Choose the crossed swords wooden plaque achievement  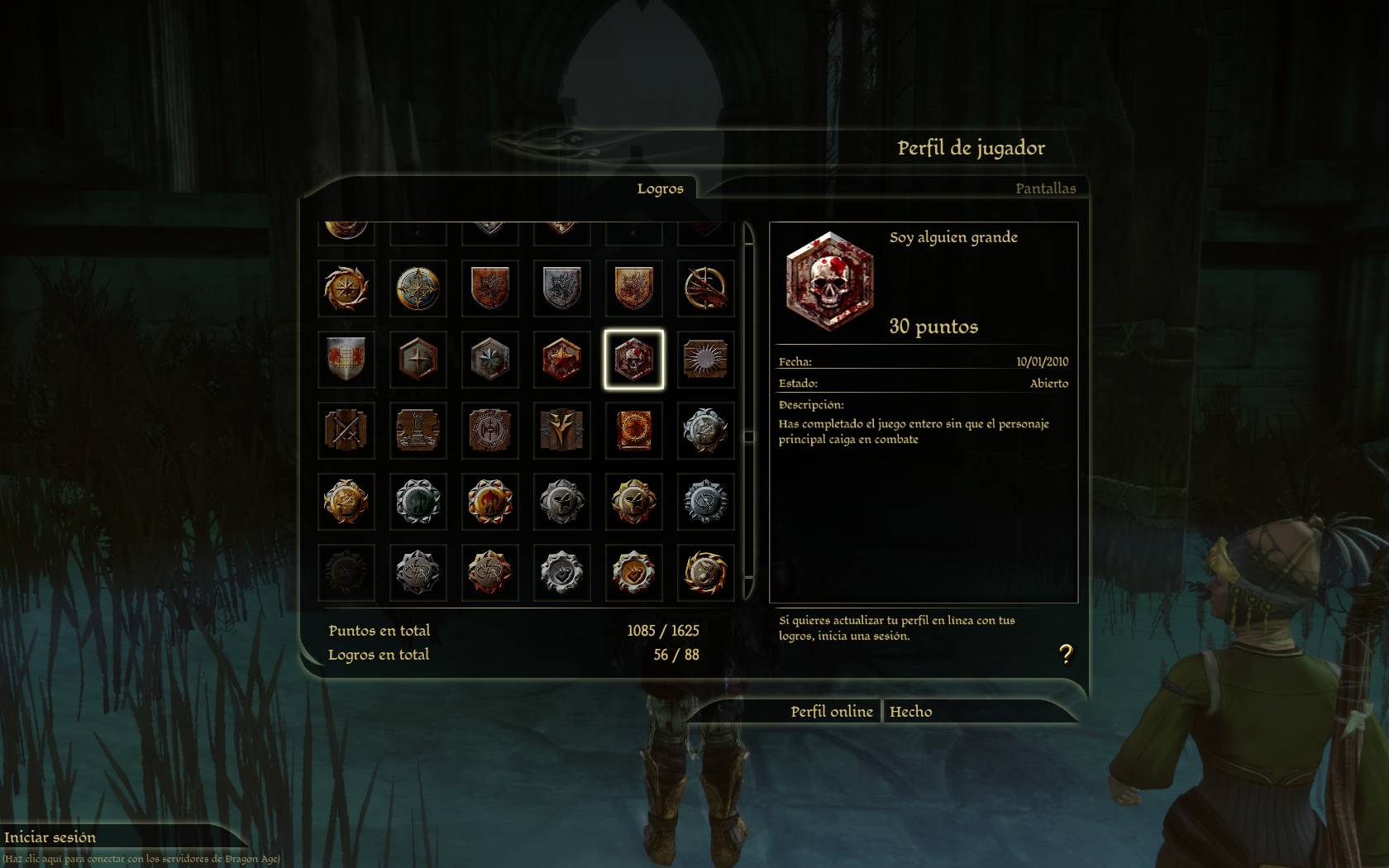pos(346,431)
